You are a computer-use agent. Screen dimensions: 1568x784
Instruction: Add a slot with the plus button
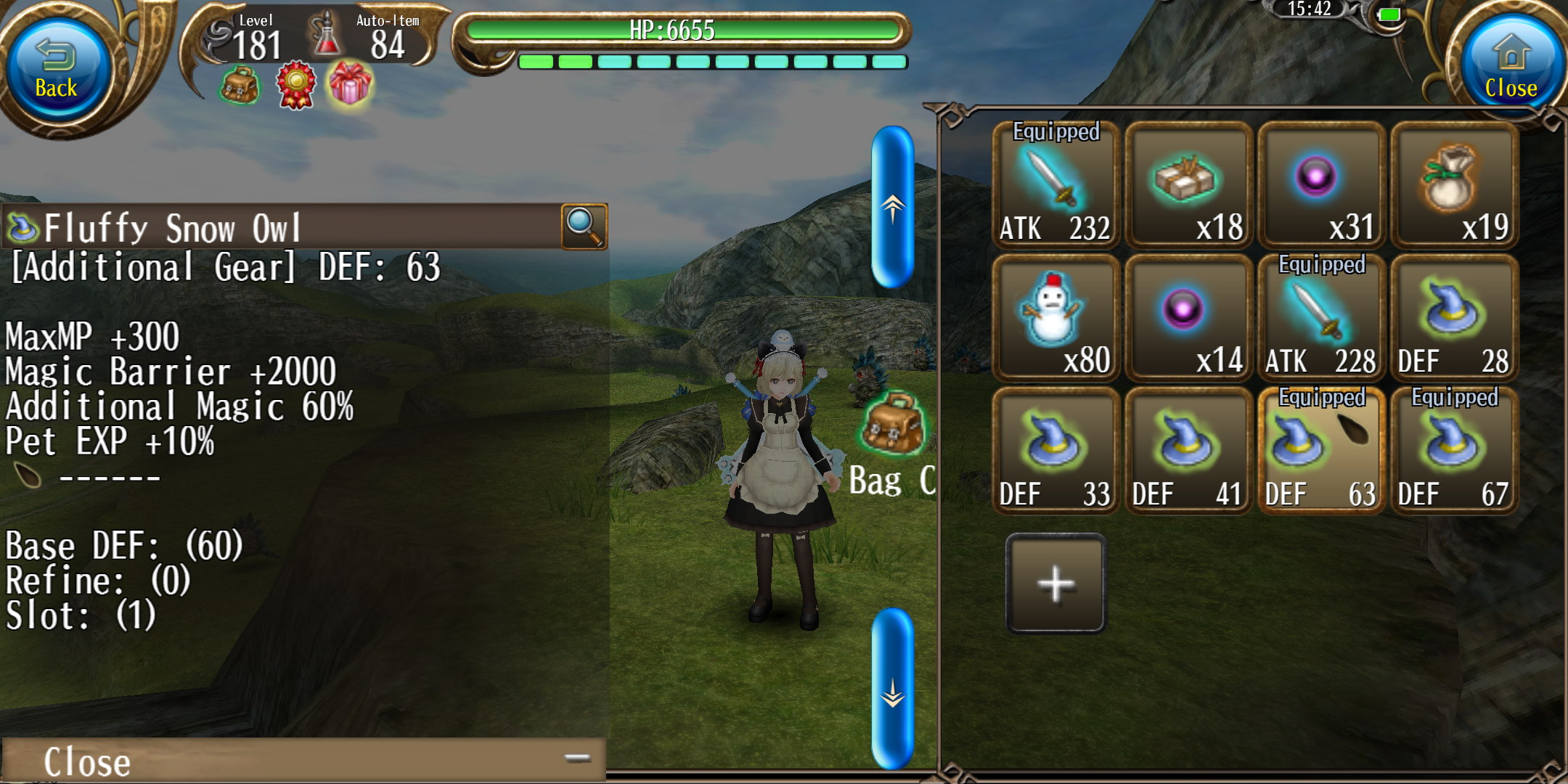pyautogui.click(x=1056, y=583)
